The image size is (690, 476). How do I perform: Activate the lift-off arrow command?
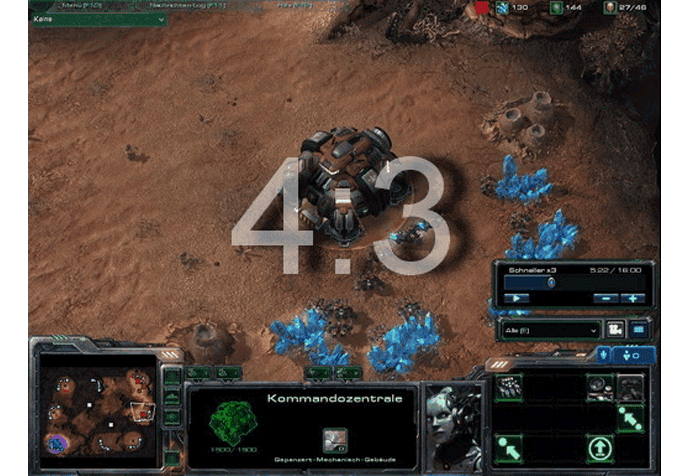click(600, 446)
